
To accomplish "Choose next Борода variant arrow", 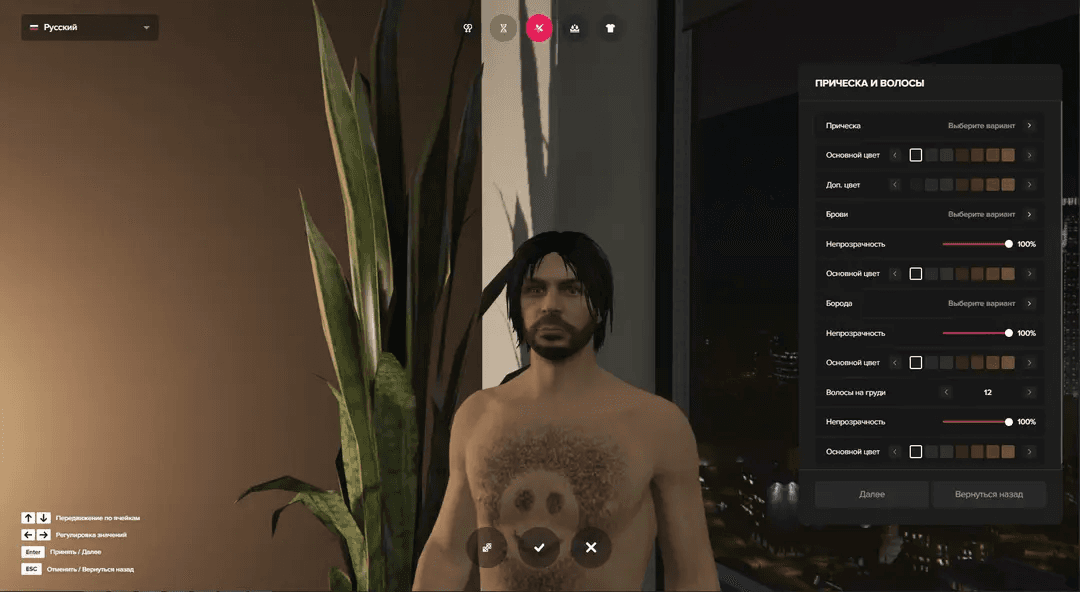I will 1029,303.
